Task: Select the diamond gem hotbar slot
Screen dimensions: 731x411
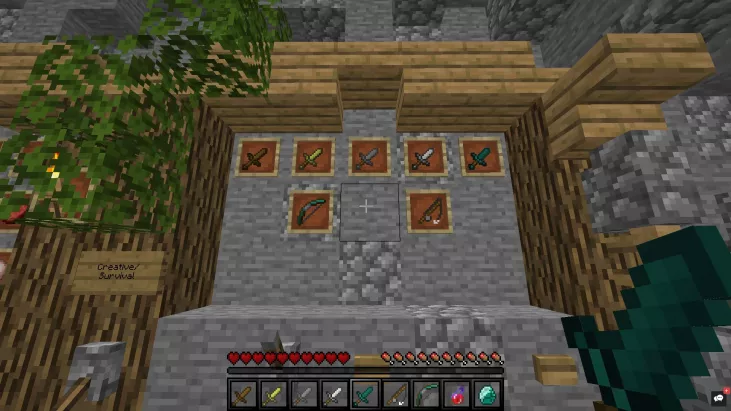Action: [487, 395]
